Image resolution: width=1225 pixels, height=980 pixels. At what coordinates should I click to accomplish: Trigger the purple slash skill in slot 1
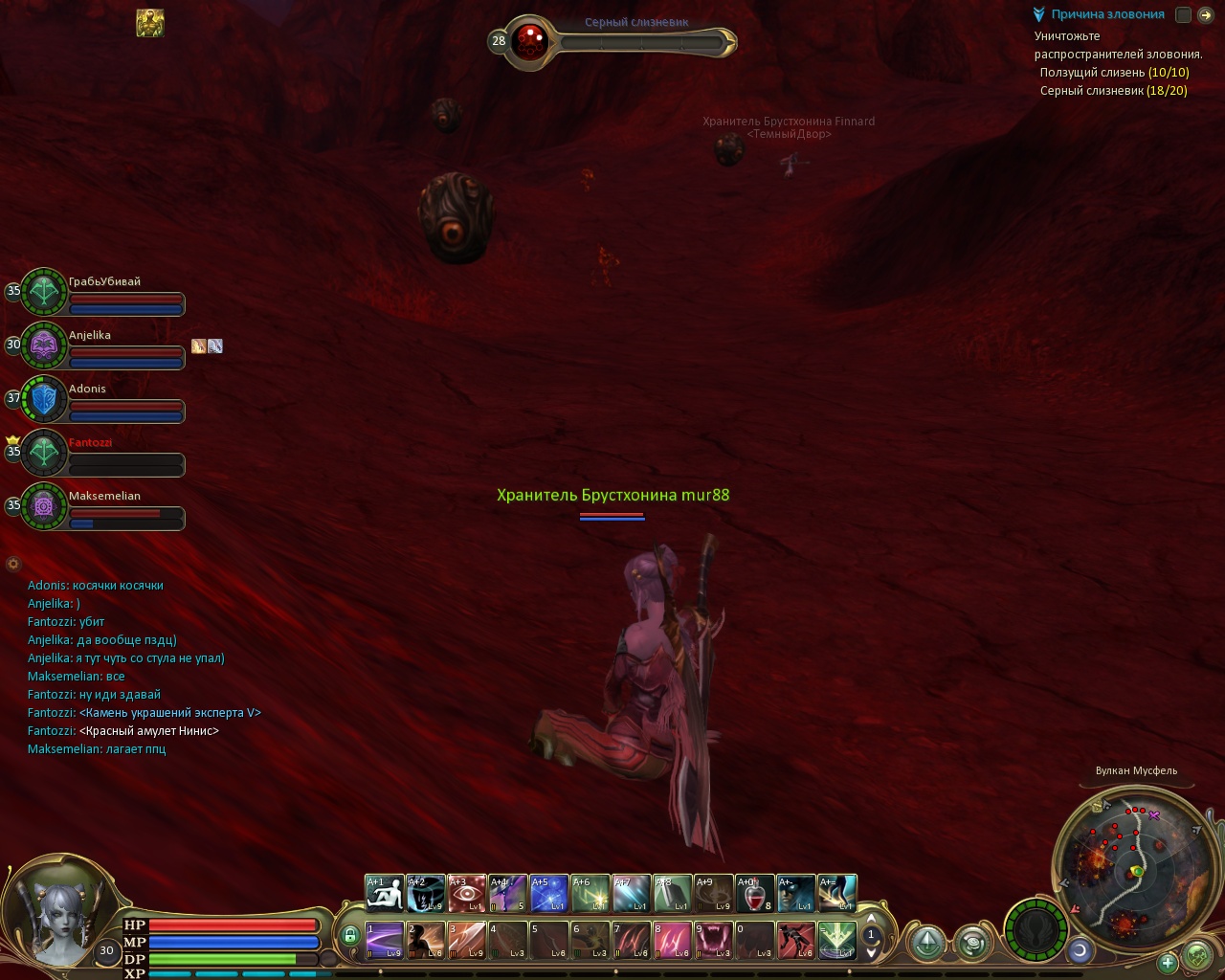pyautogui.click(x=385, y=940)
